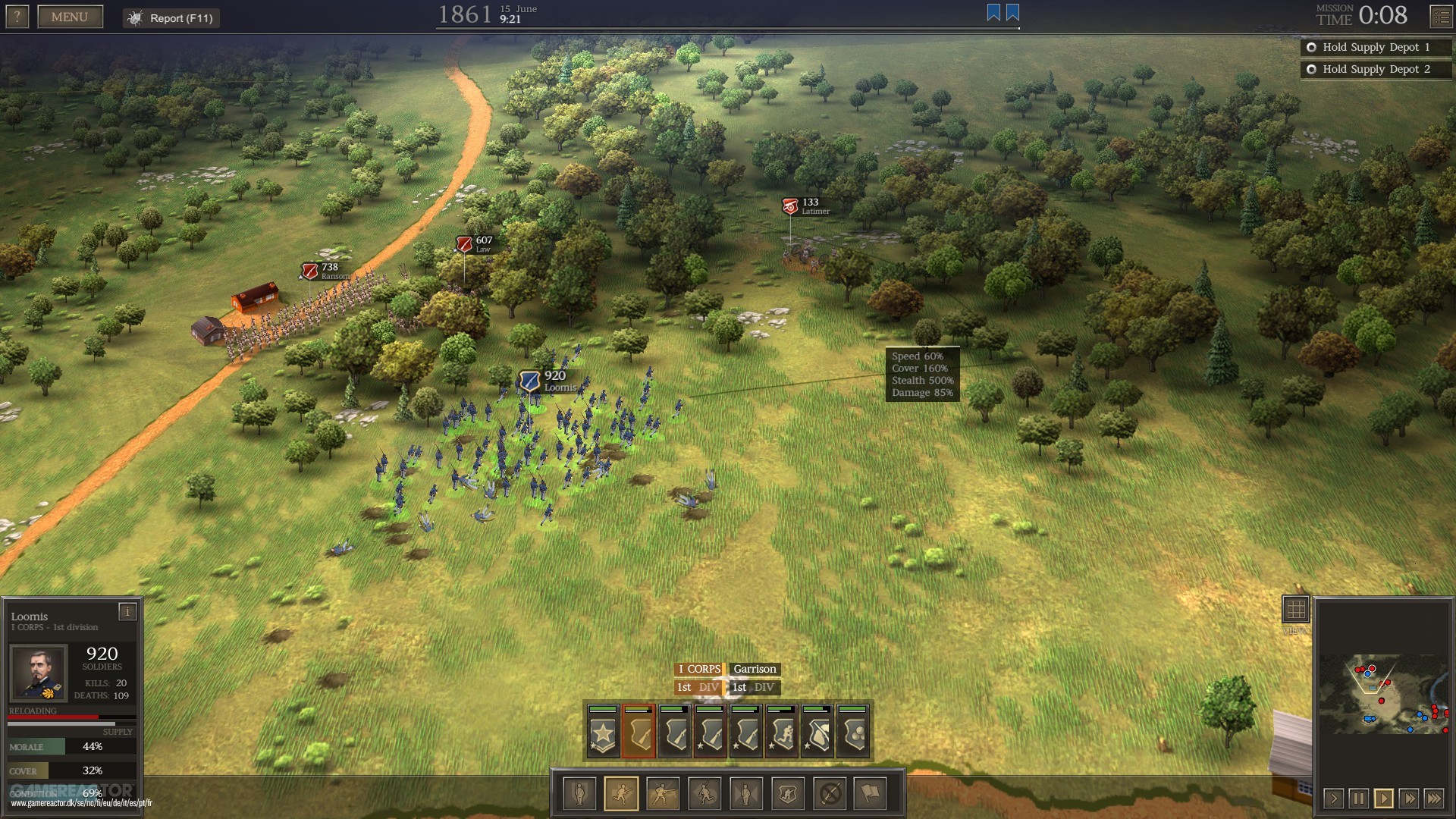Screen dimensions: 1456x819
Task: Pause the battle with the pause button
Action: (1357, 798)
